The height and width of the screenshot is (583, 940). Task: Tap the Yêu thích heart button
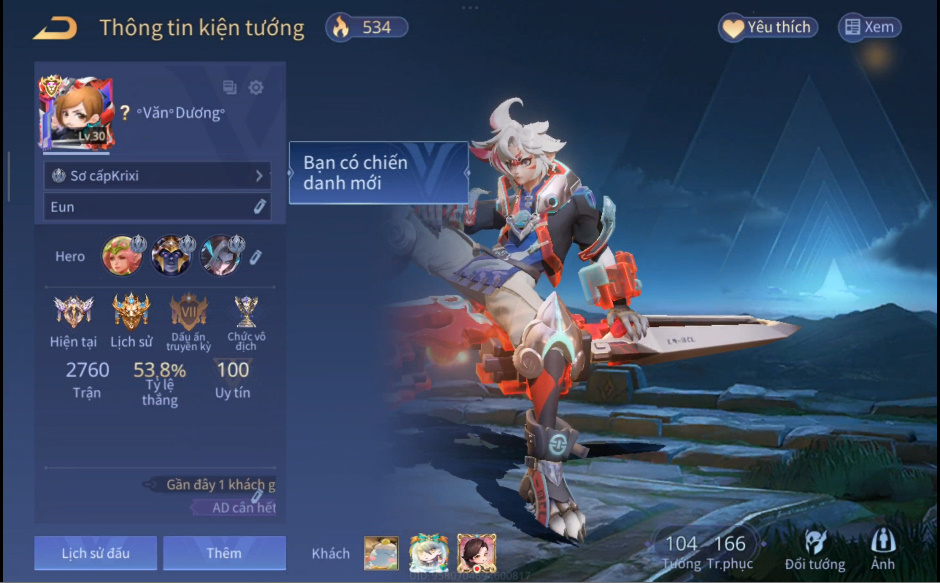(x=768, y=28)
